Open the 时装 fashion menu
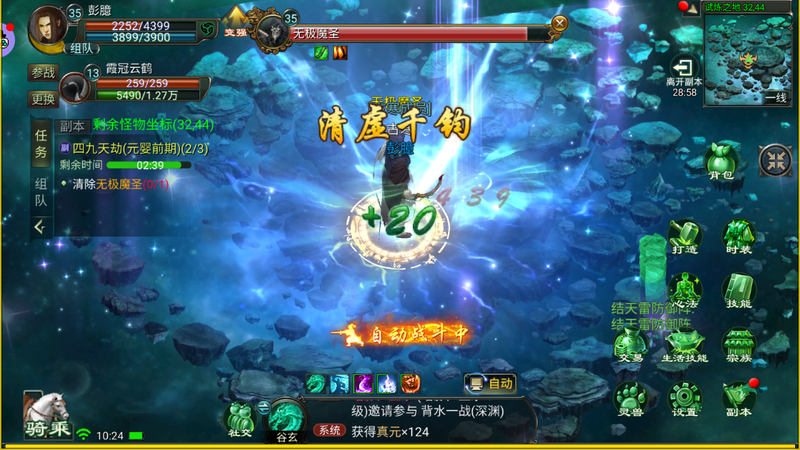800x450 pixels. [x=739, y=238]
